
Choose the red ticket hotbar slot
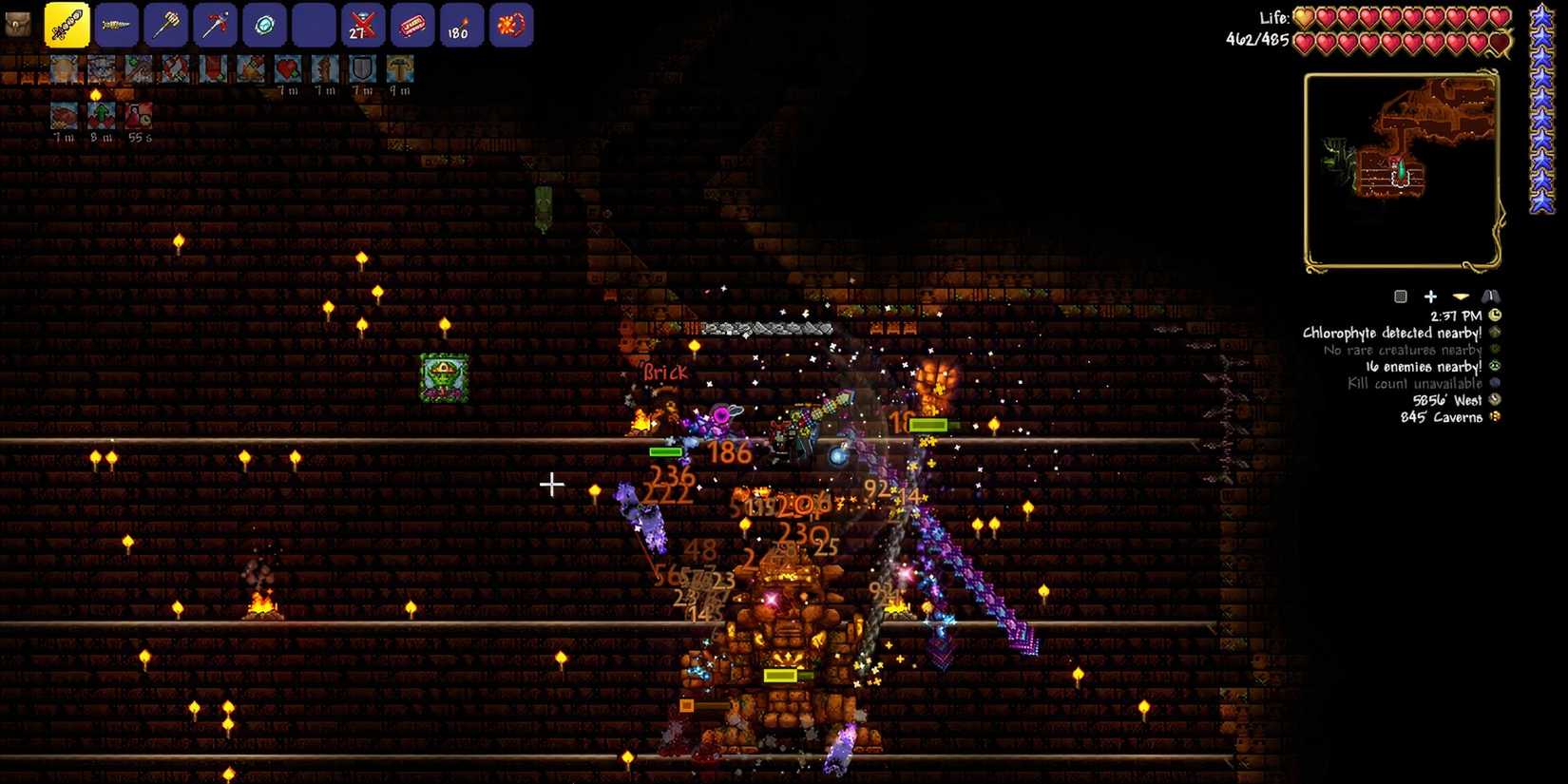(412, 25)
